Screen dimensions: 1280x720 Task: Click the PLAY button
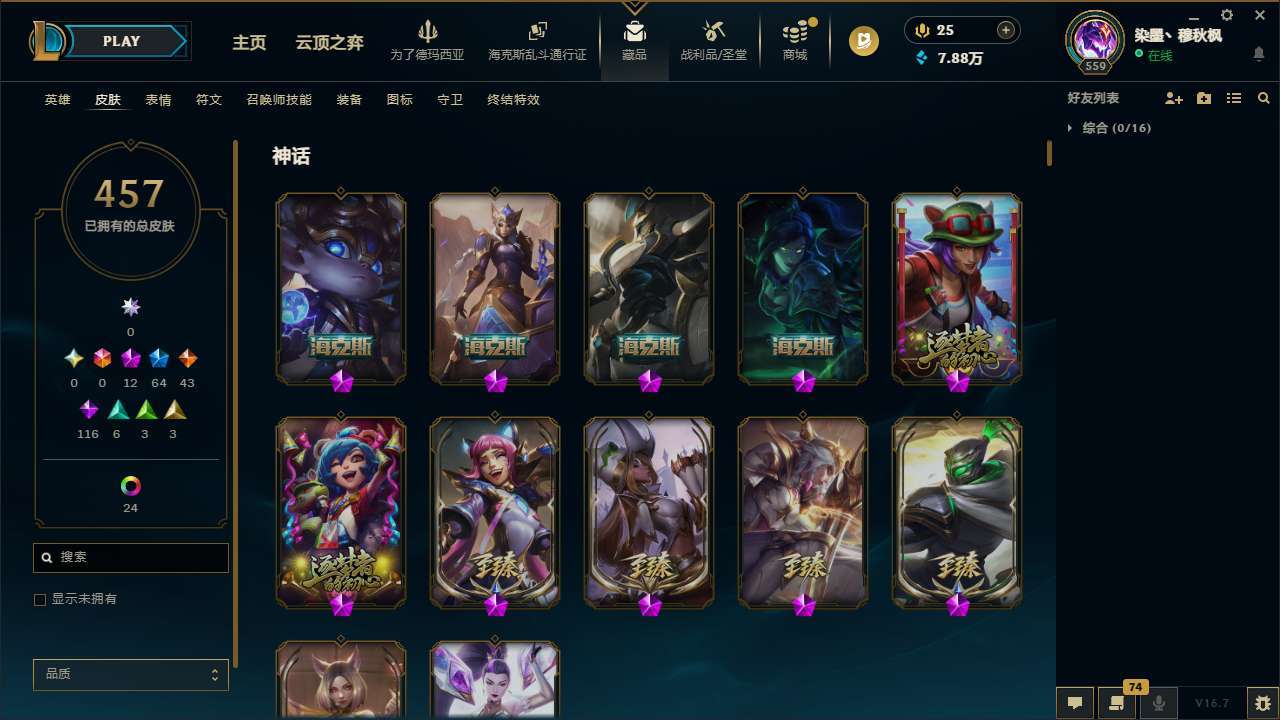[x=121, y=41]
